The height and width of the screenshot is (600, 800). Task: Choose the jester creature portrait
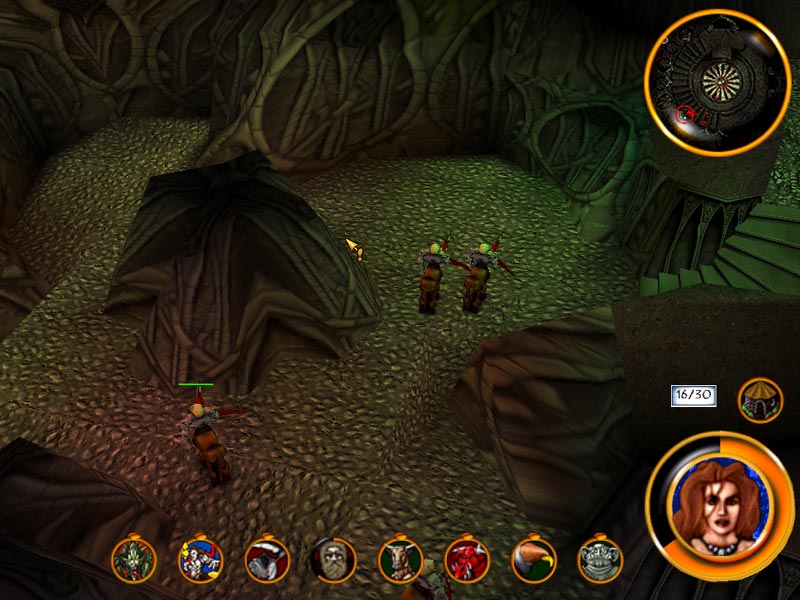coord(199,560)
